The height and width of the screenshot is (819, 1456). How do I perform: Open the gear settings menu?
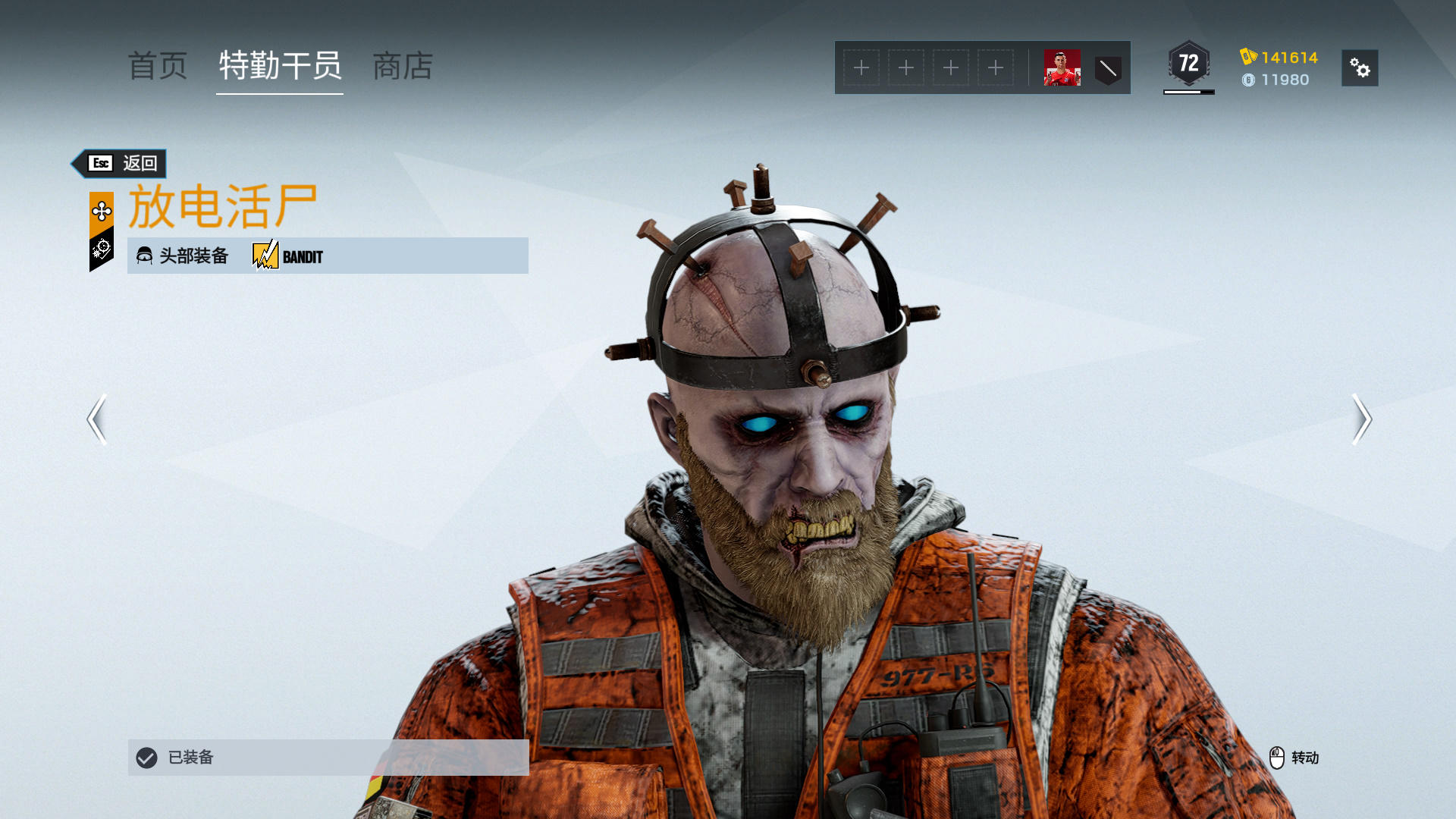(x=1360, y=68)
